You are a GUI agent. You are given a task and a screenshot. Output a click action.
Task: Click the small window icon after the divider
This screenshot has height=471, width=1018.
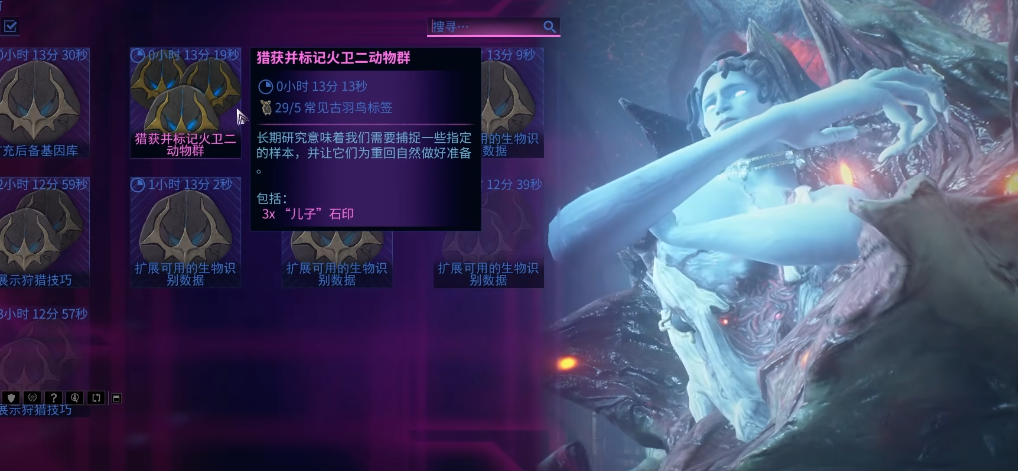(x=116, y=398)
